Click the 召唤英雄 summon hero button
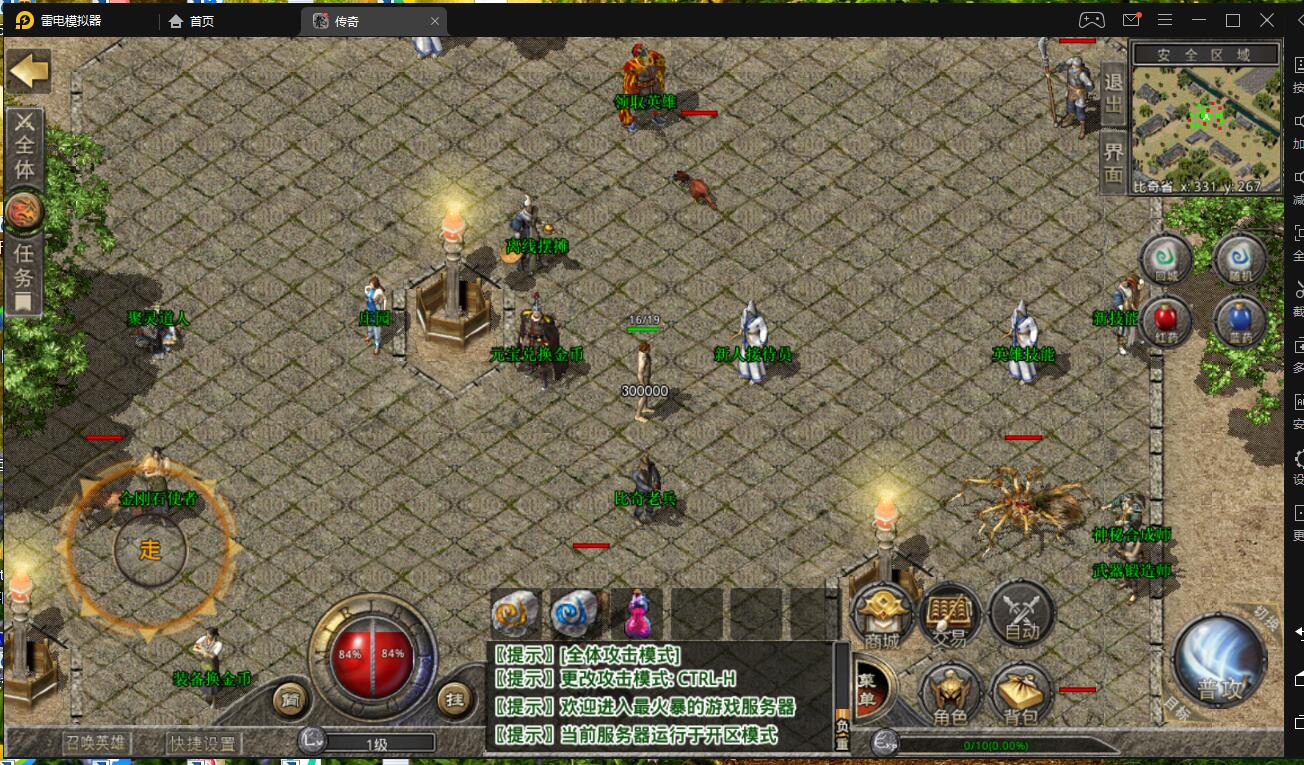The height and width of the screenshot is (765, 1304). tap(95, 743)
